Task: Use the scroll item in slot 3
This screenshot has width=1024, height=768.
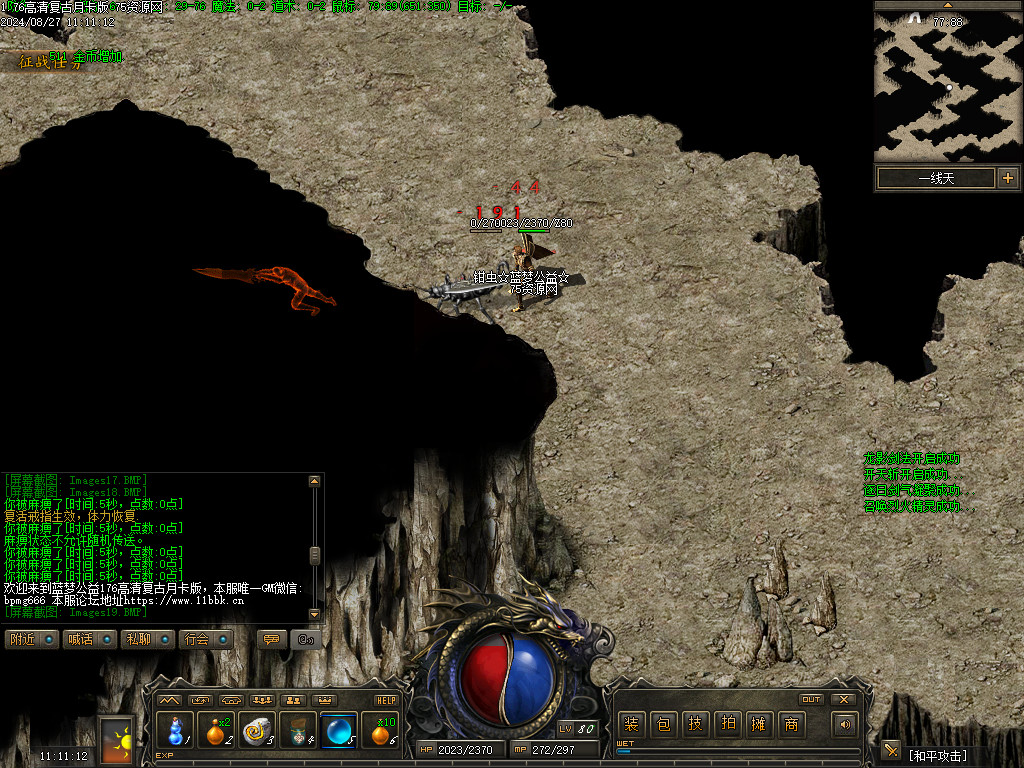Action: 257,731
